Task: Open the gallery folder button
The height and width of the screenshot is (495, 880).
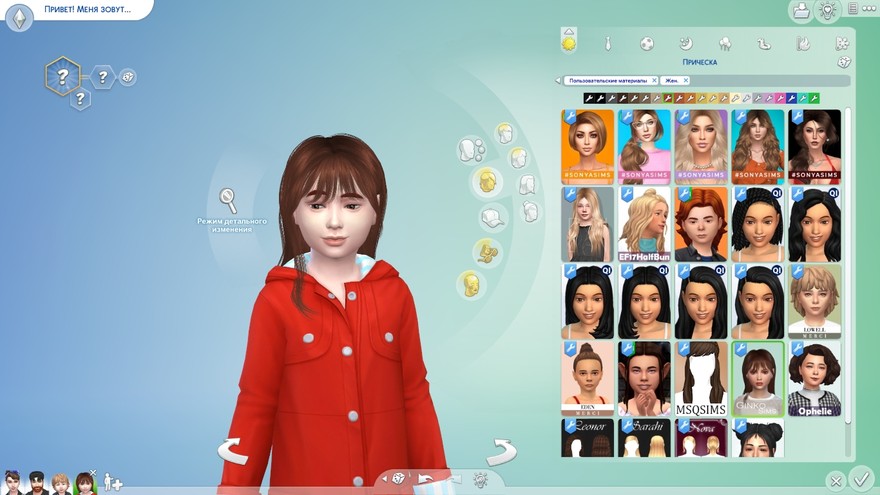Action: tap(800, 11)
